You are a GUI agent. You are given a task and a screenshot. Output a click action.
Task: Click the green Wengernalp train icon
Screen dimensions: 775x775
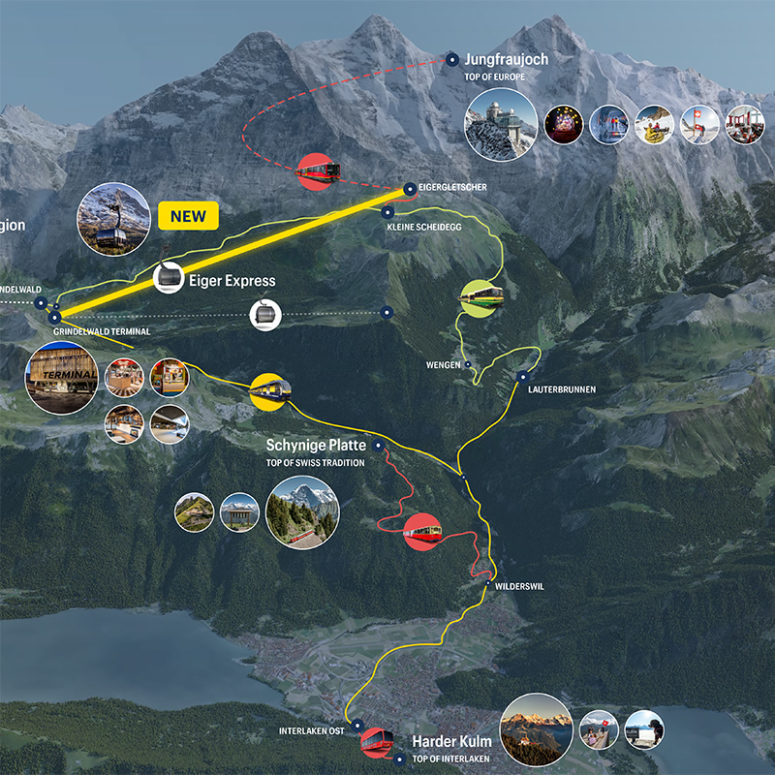(481, 297)
